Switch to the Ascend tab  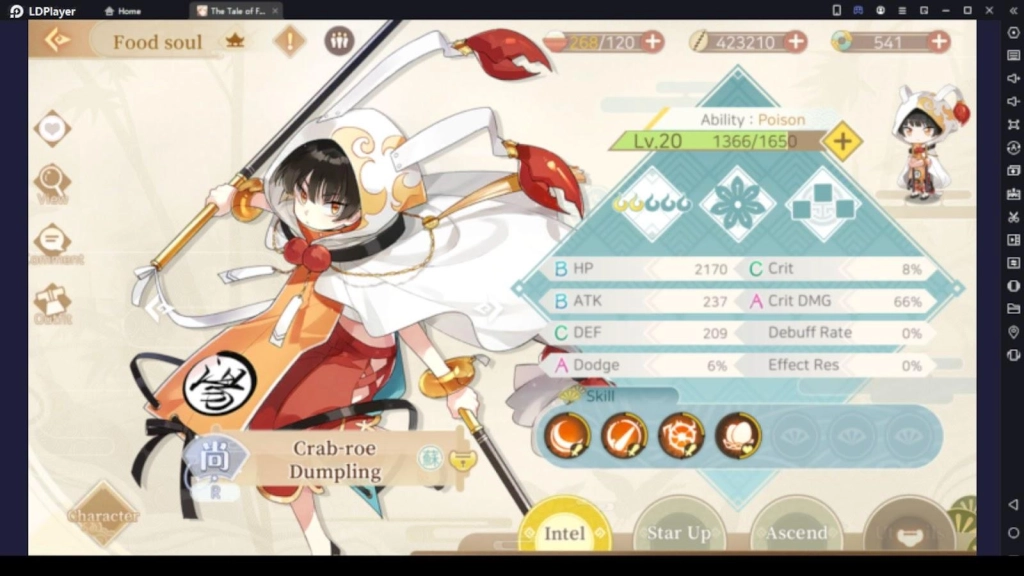click(x=796, y=531)
